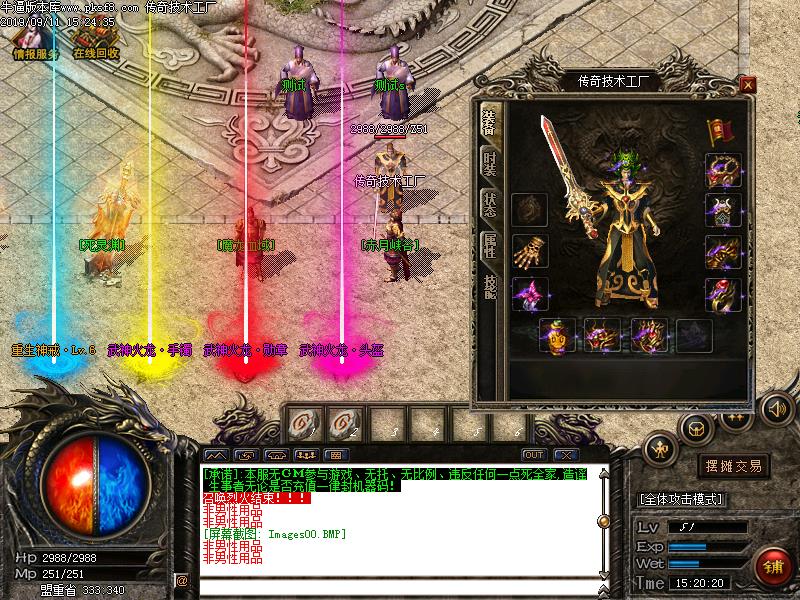Image resolution: width=800 pixels, height=600 pixels.
Task: Show the 属性 attributes tab
Action: coord(489,243)
